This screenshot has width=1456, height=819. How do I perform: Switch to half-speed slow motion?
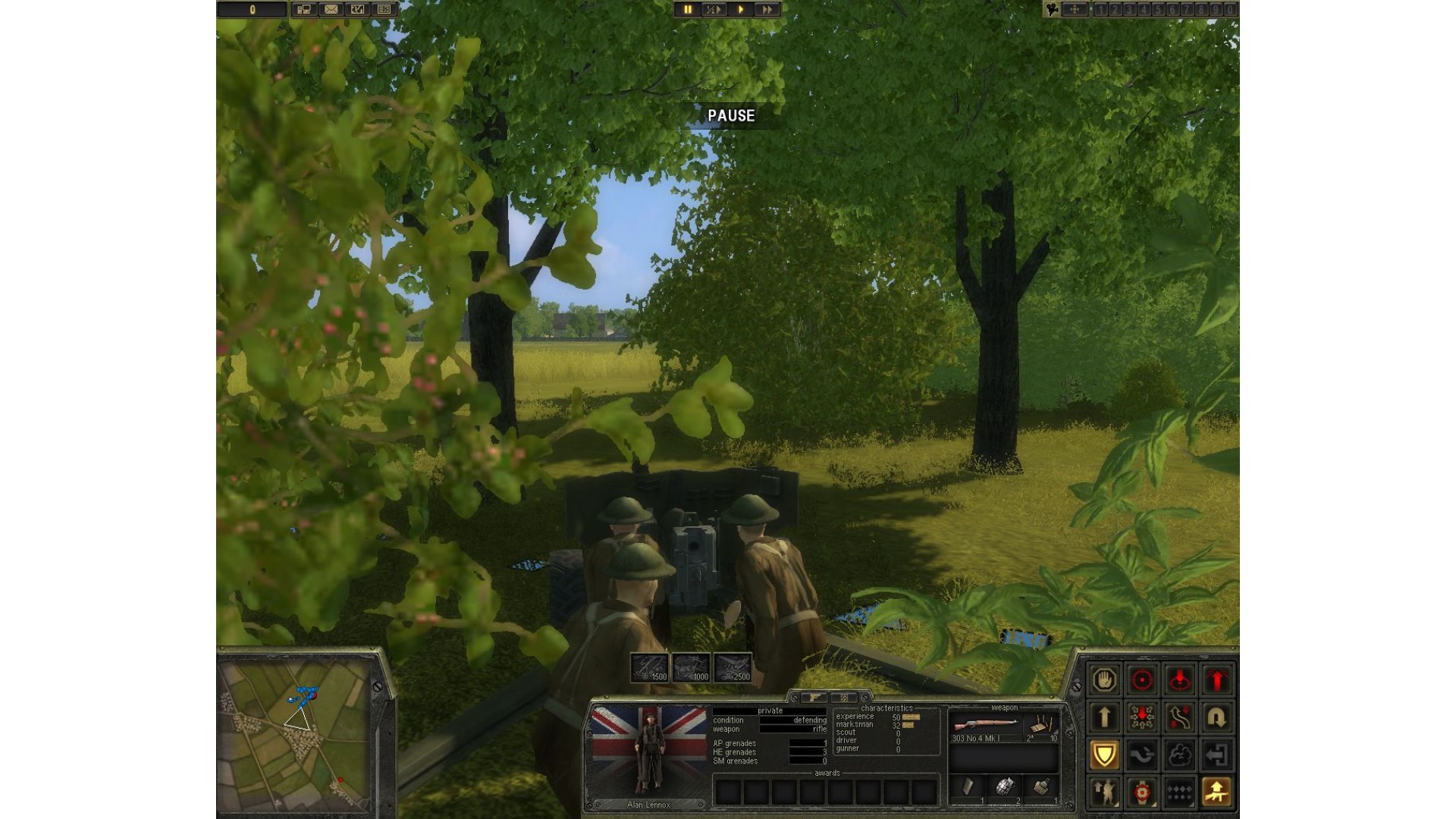(x=714, y=10)
